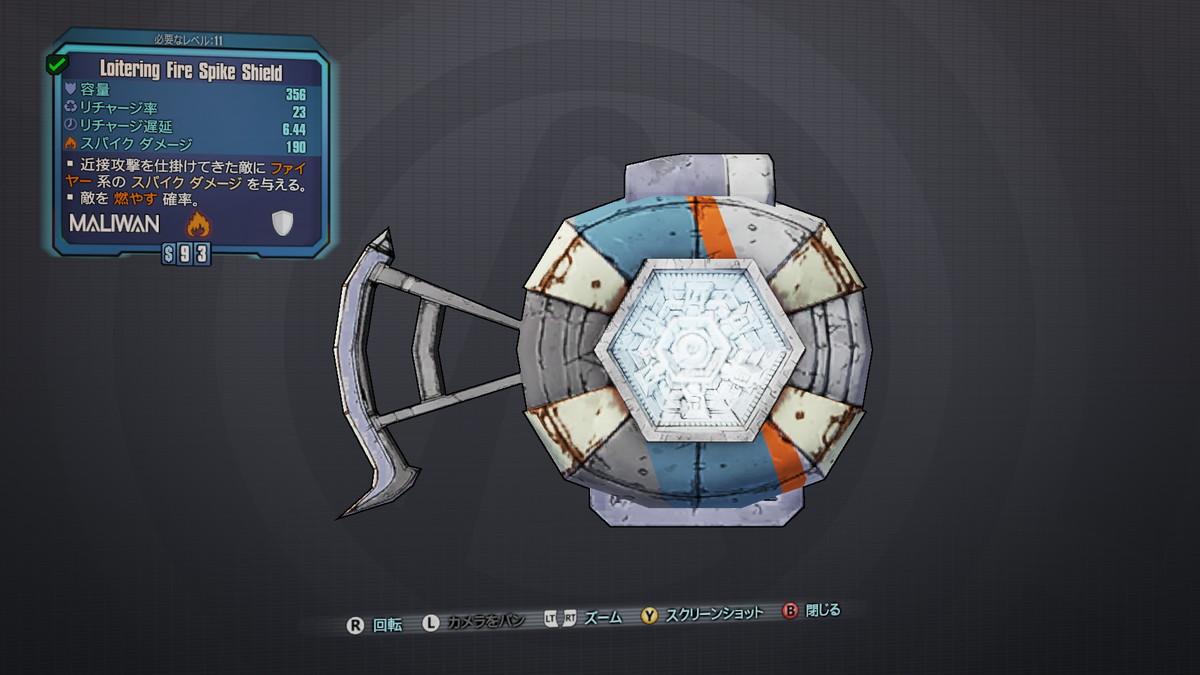Click the white shield type icon

281,224
